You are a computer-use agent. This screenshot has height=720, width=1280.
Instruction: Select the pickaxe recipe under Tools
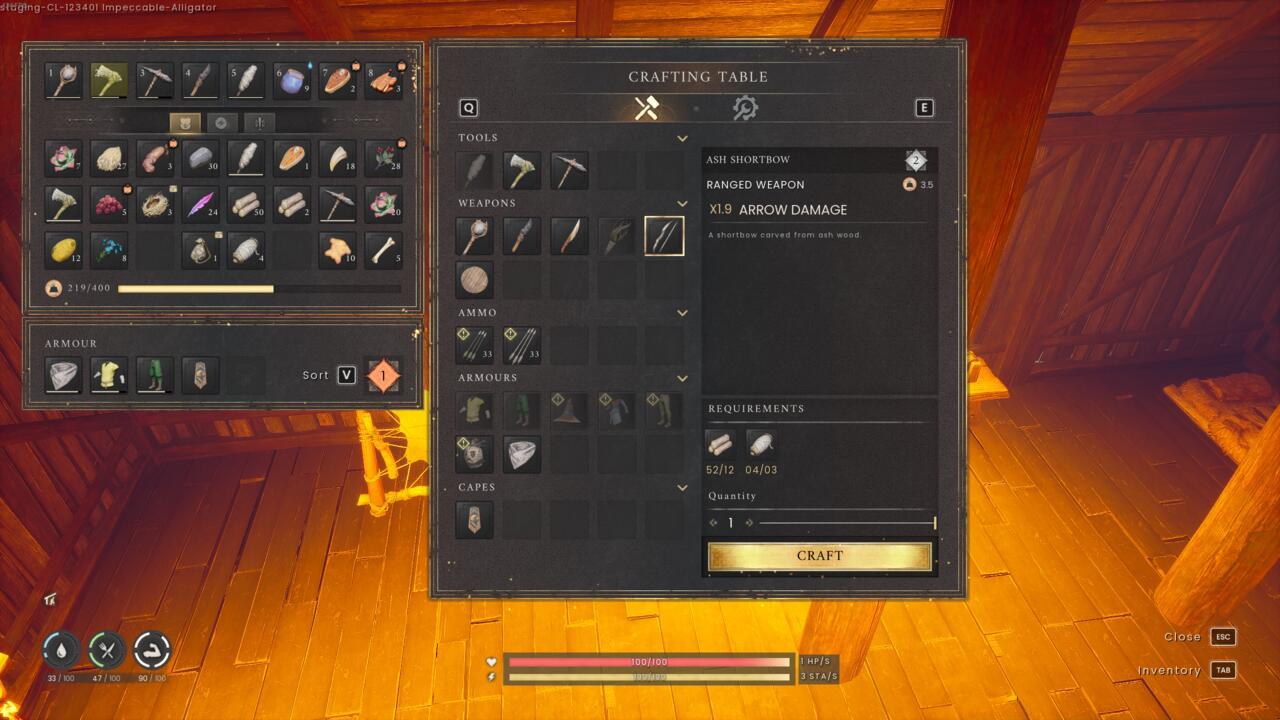[570, 170]
